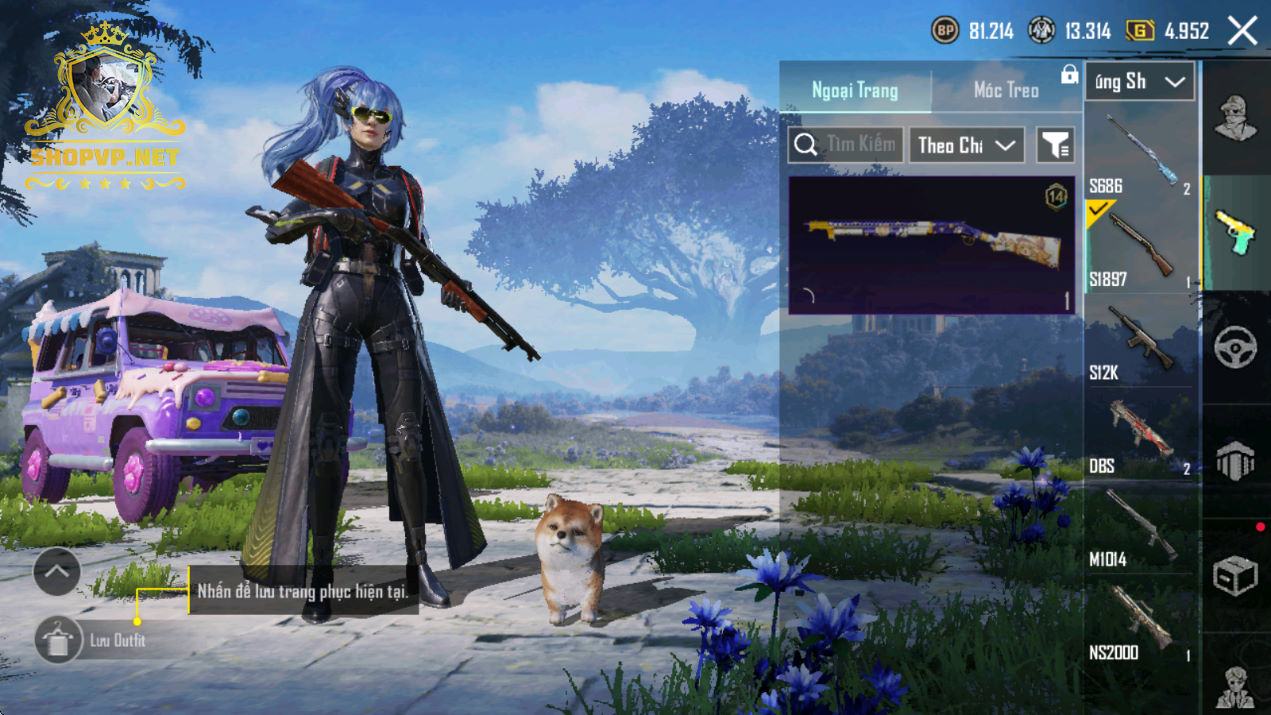1271x715 pixels.
Task: Select the DBS shotgun entry
Action: [1140, 434]
